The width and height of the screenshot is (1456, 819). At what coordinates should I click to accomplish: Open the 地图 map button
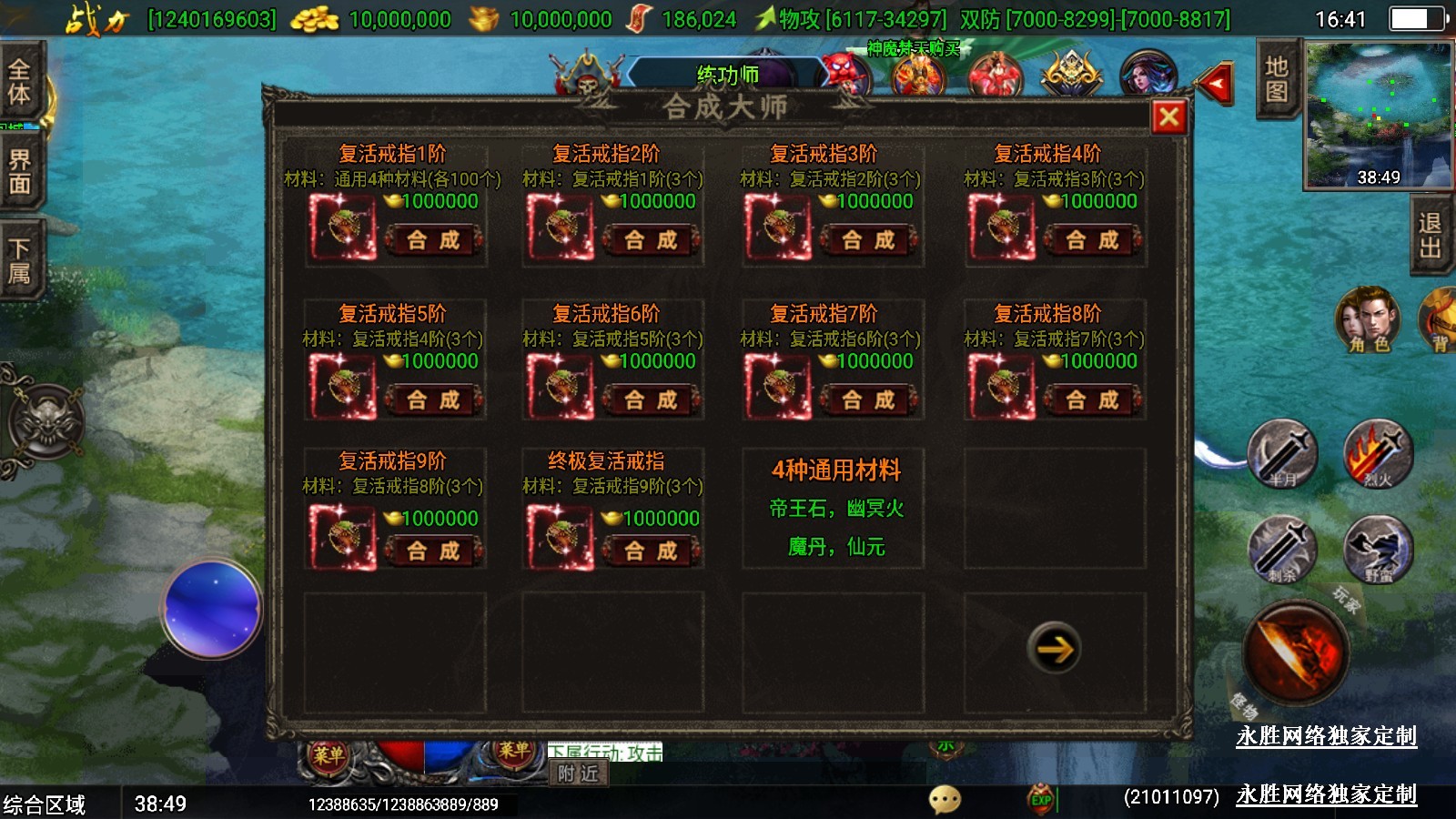(1276, 80)
